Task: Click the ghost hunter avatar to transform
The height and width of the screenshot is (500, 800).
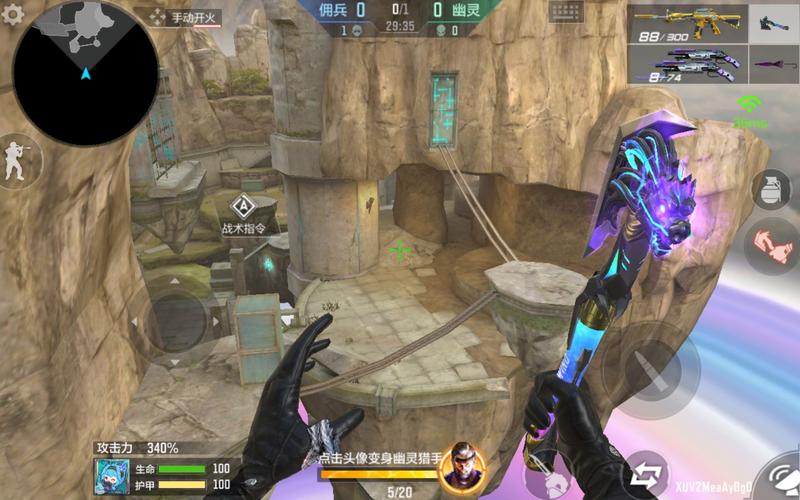Action: click(x=461, y=462)
